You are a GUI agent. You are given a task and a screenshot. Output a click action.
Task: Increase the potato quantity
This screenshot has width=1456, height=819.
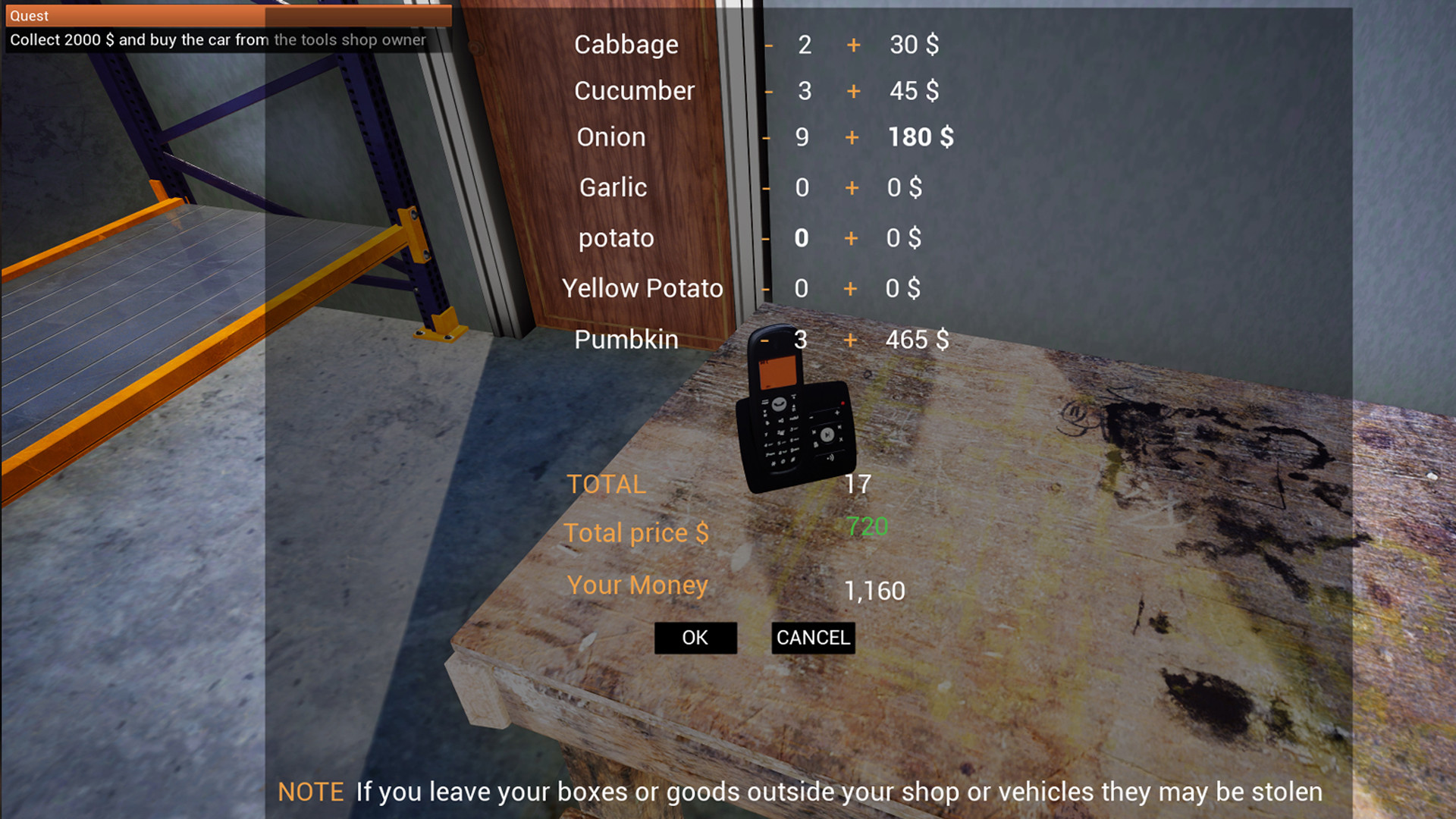click(x=852, y=238)
